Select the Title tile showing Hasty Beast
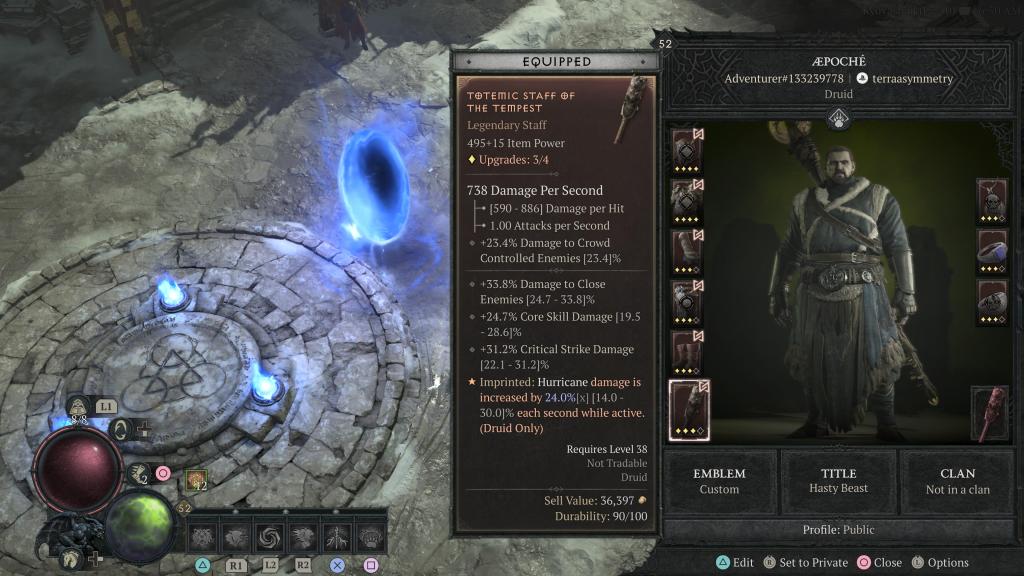The height and width of the screenshot is (576, 1024). (837, 481)
